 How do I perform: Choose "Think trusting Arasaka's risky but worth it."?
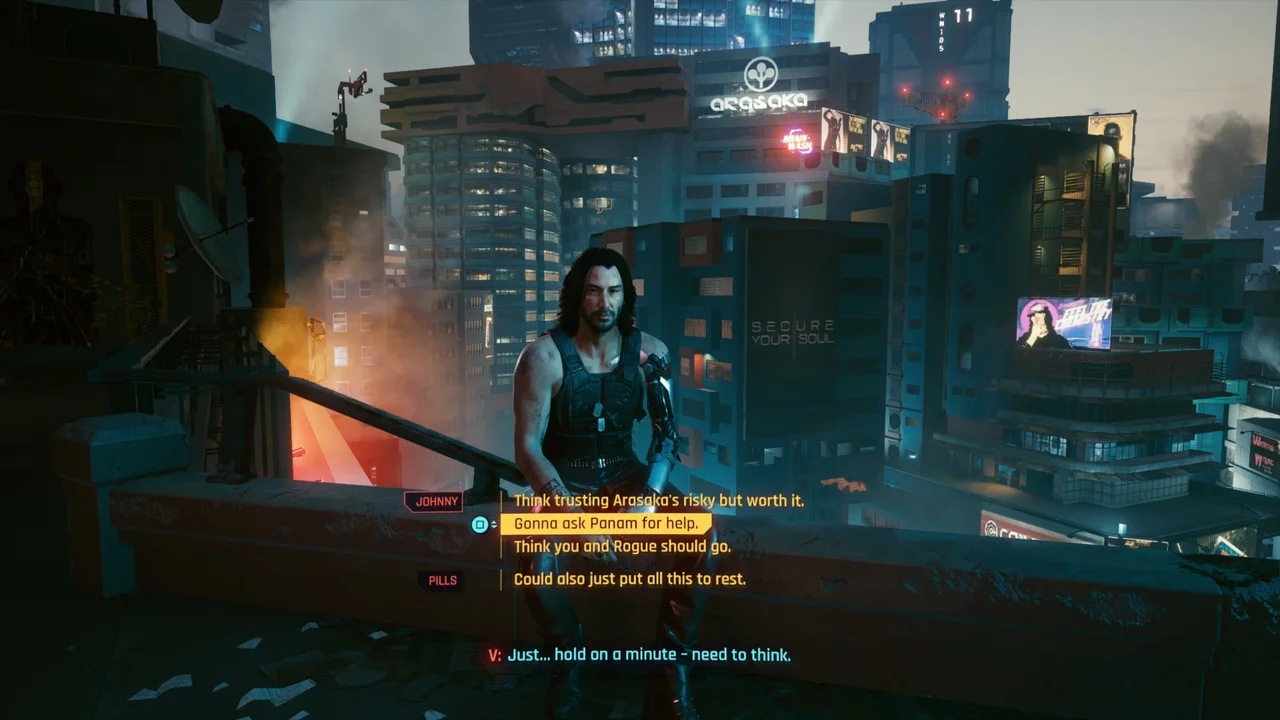tap(658, 500)
